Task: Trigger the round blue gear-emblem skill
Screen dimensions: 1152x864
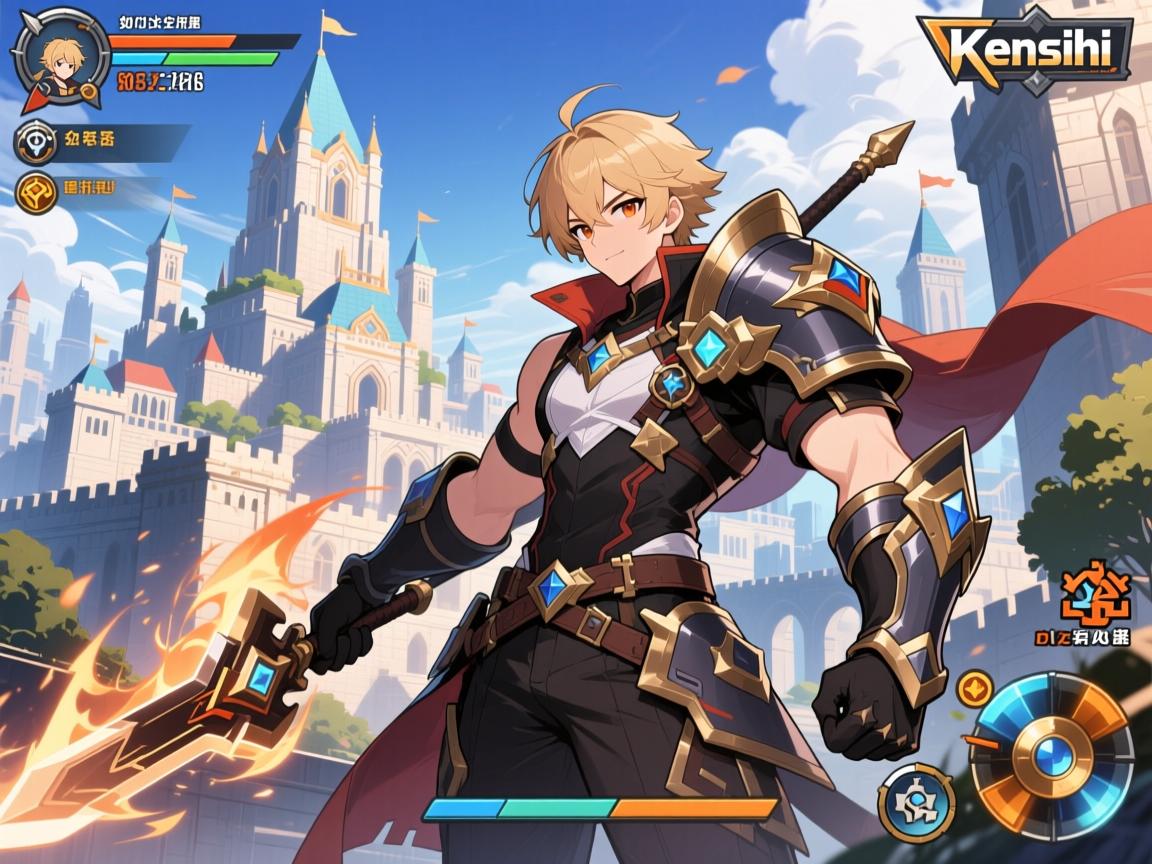Action: point(916,802)
